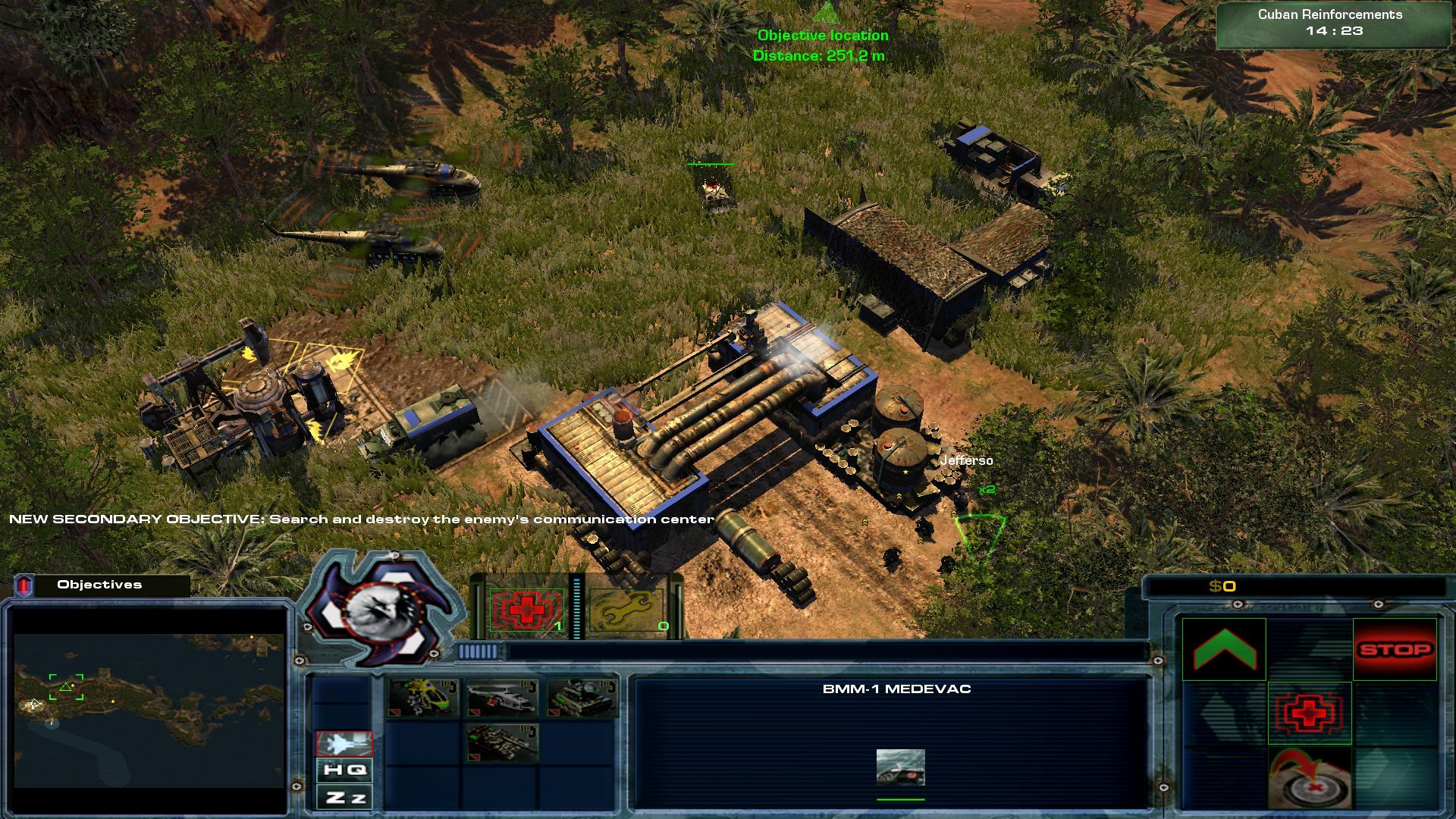Click the minimap
This screenshot has width=1456, height=819.
pos(149,711)
